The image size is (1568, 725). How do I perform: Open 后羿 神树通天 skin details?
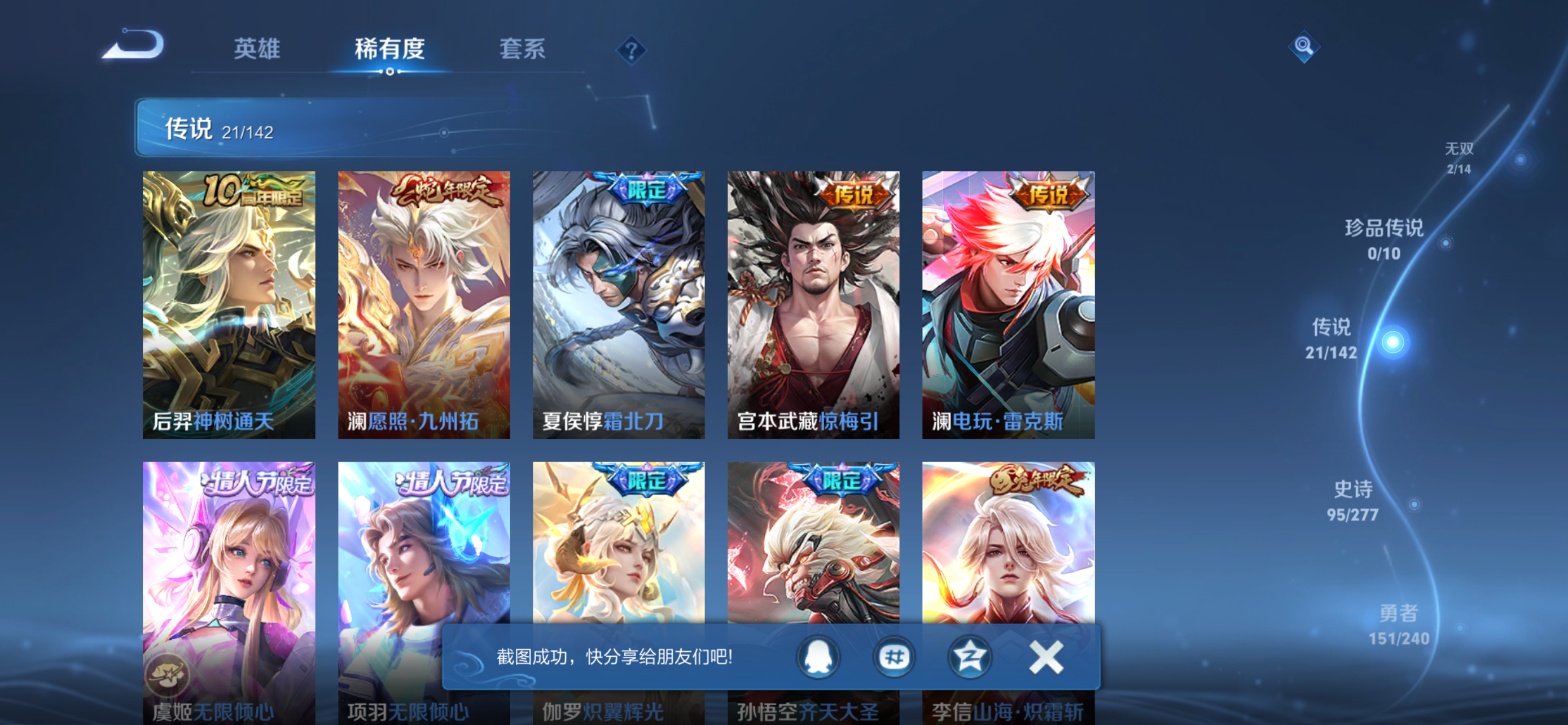229,304
